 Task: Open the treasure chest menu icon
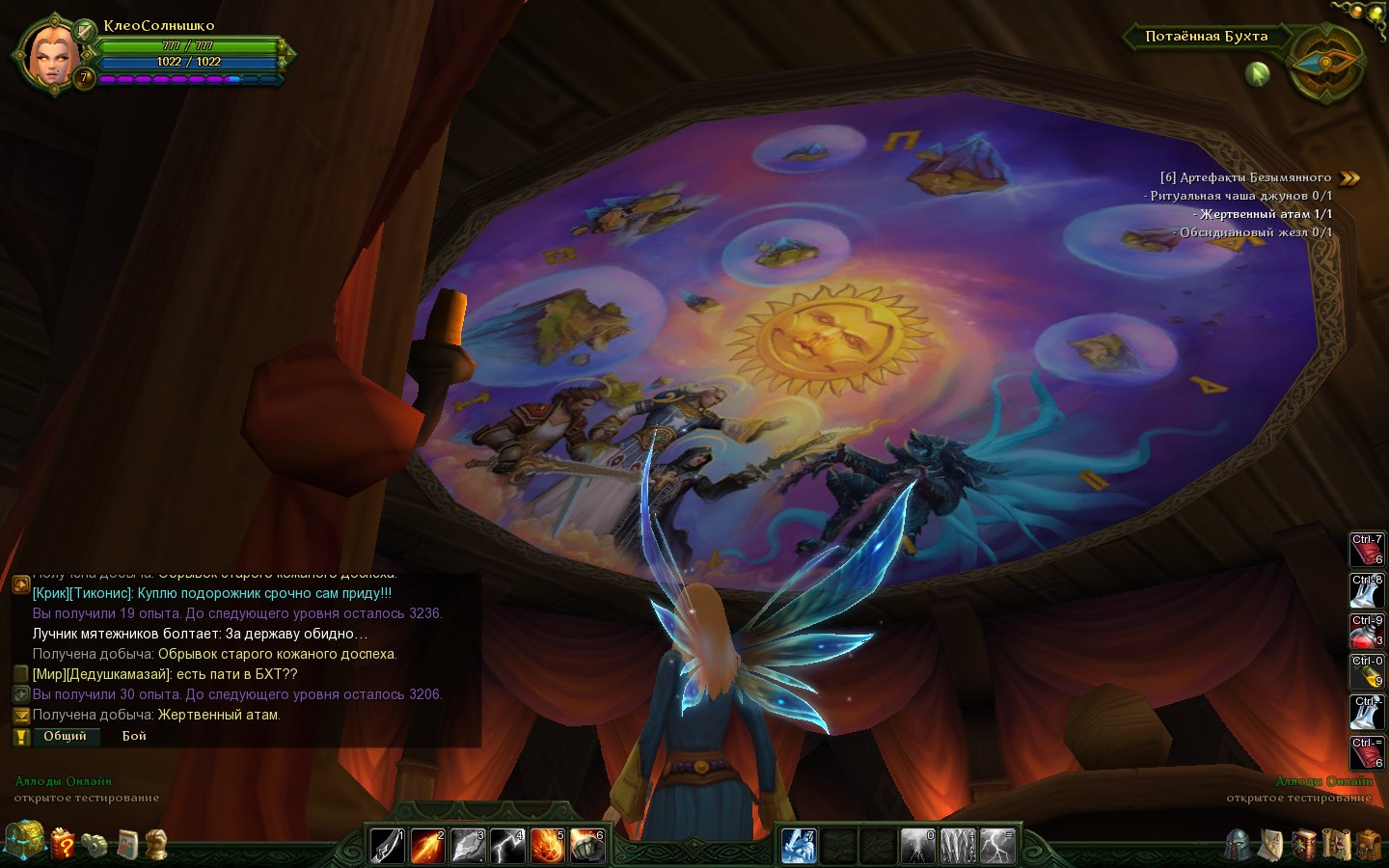[x=23, y=841]
